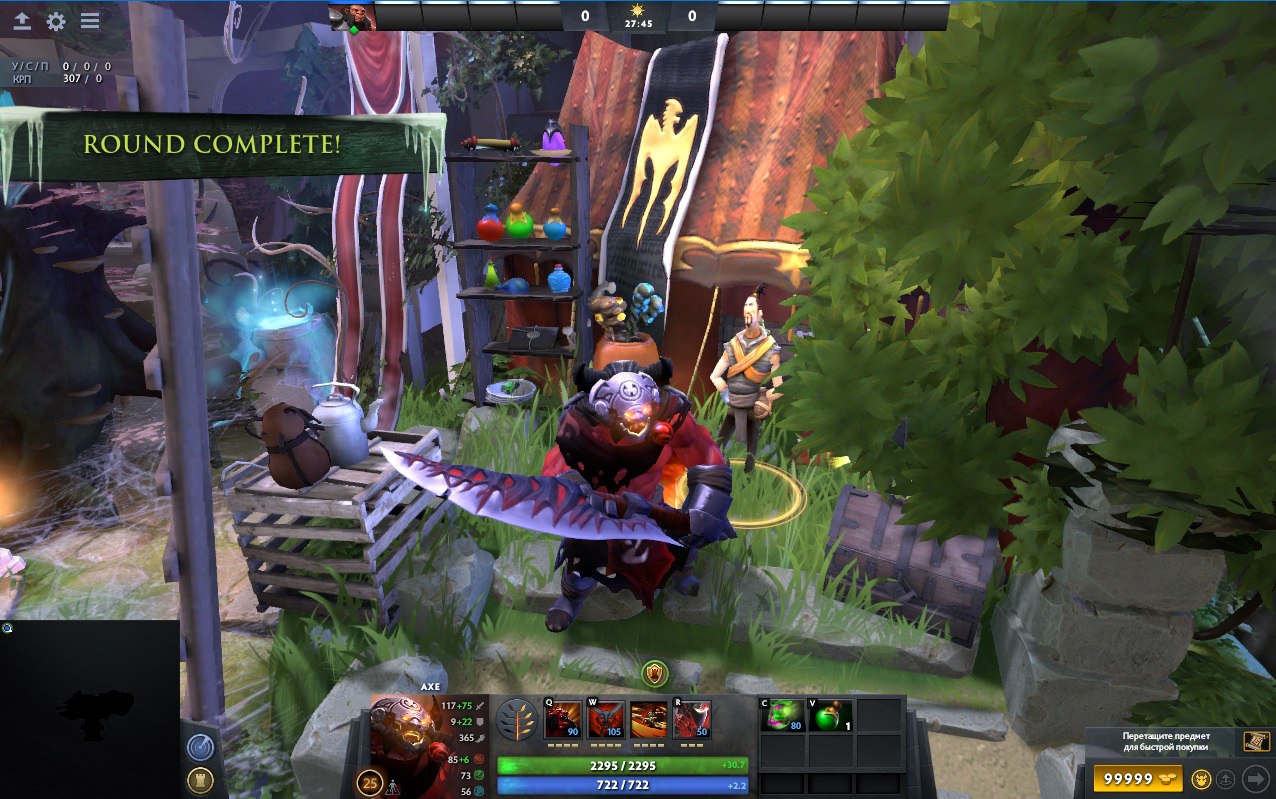
Task: Click the level 25 badge
Action: point(370,782)
